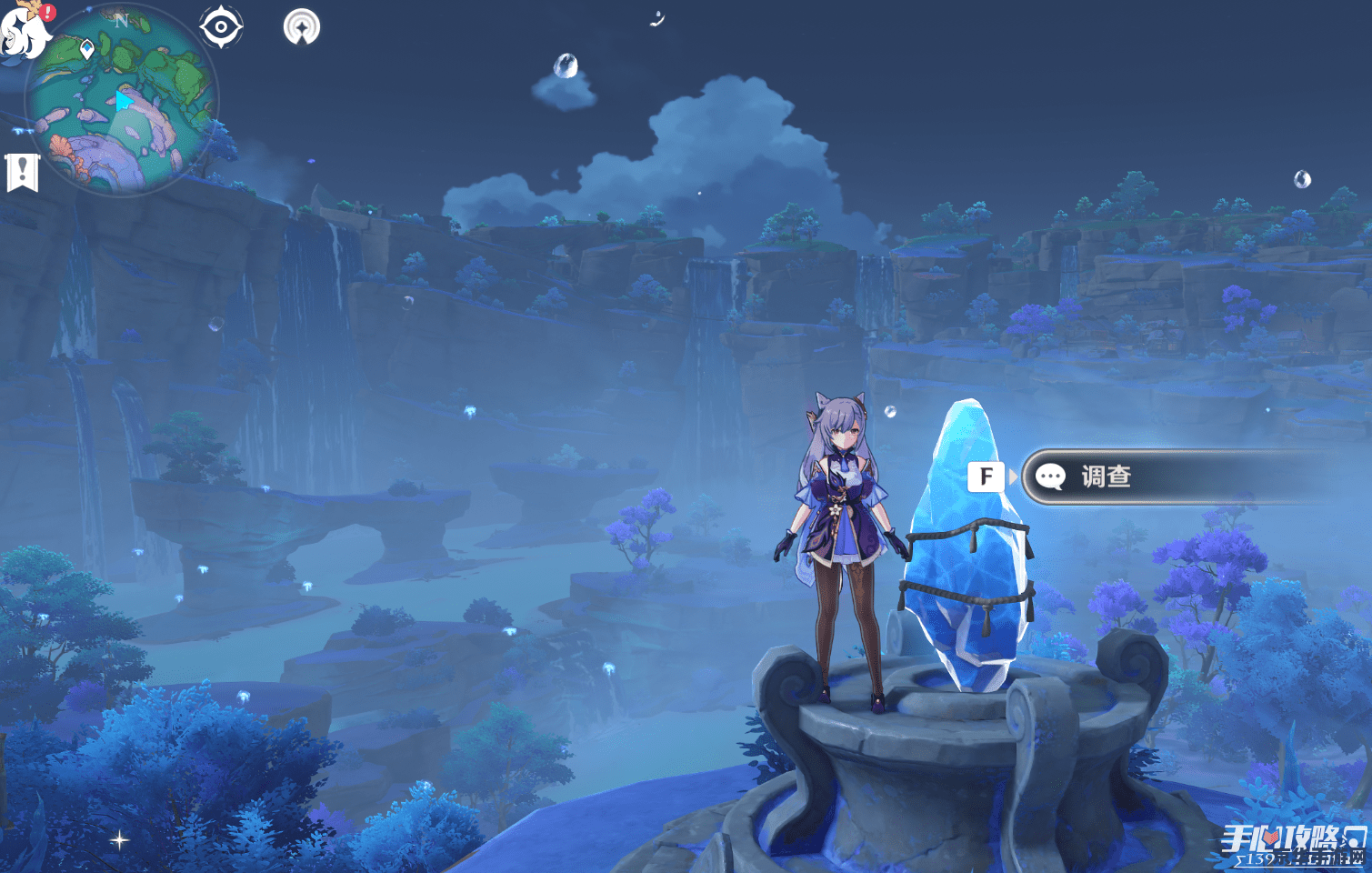
Task: Open the Paimon menu icon
Action: tap(24, 31)
